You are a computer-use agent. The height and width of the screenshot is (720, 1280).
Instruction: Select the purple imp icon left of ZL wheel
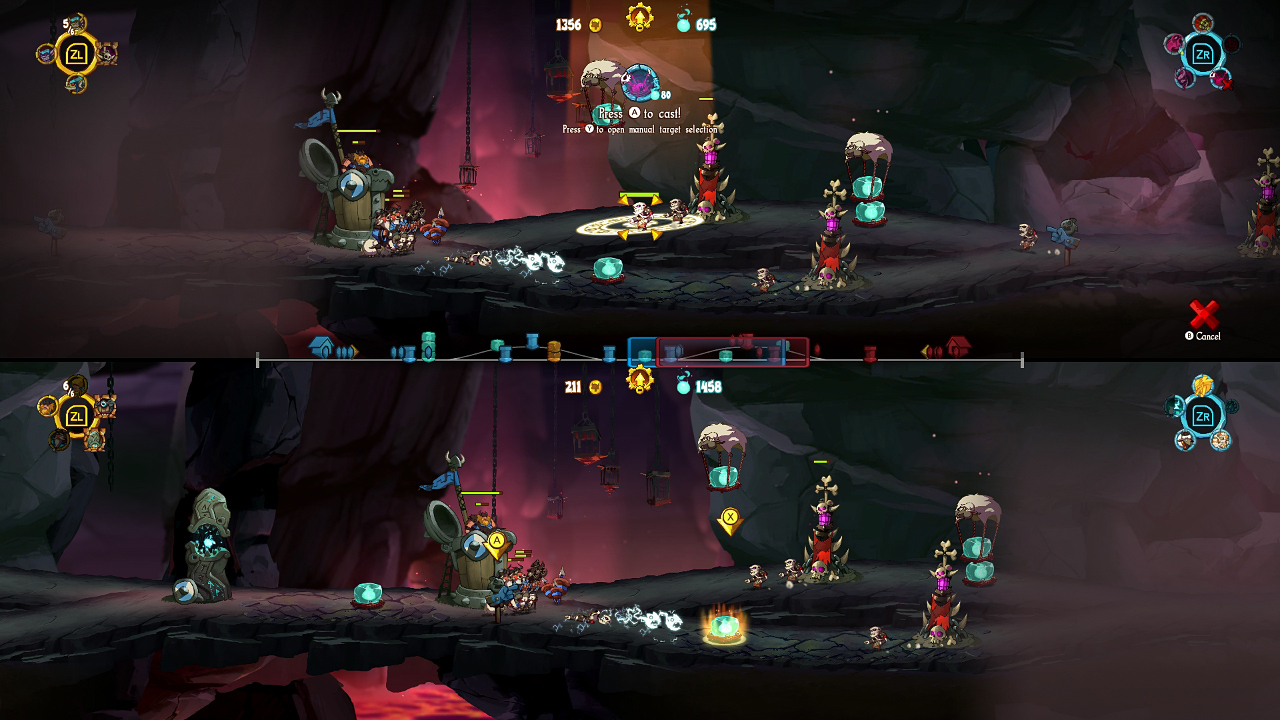click(45, 52)
